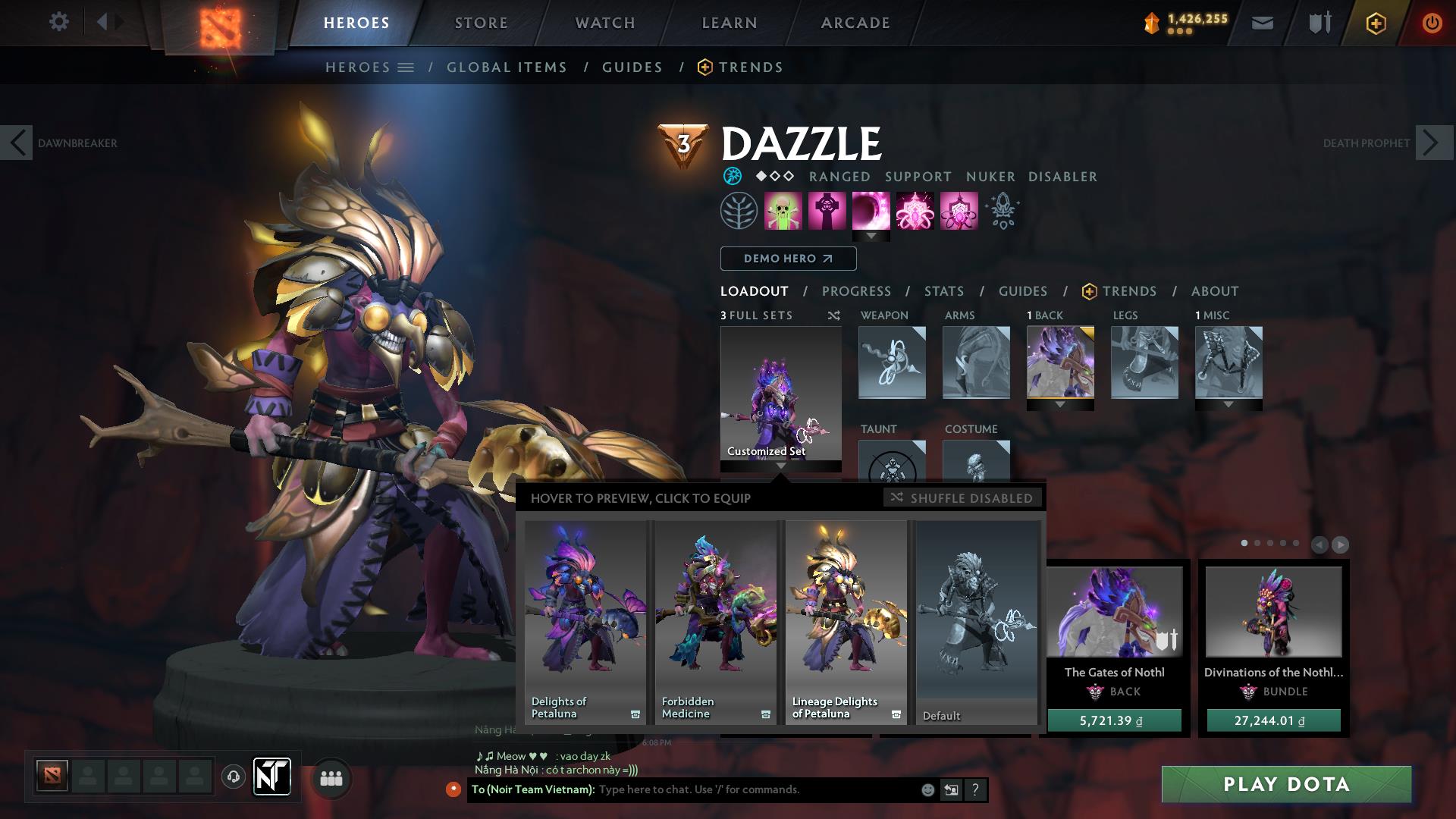This screenshot has width=1456, height=819.
Task: Open the settings gear icon
Action: [59, 22]
